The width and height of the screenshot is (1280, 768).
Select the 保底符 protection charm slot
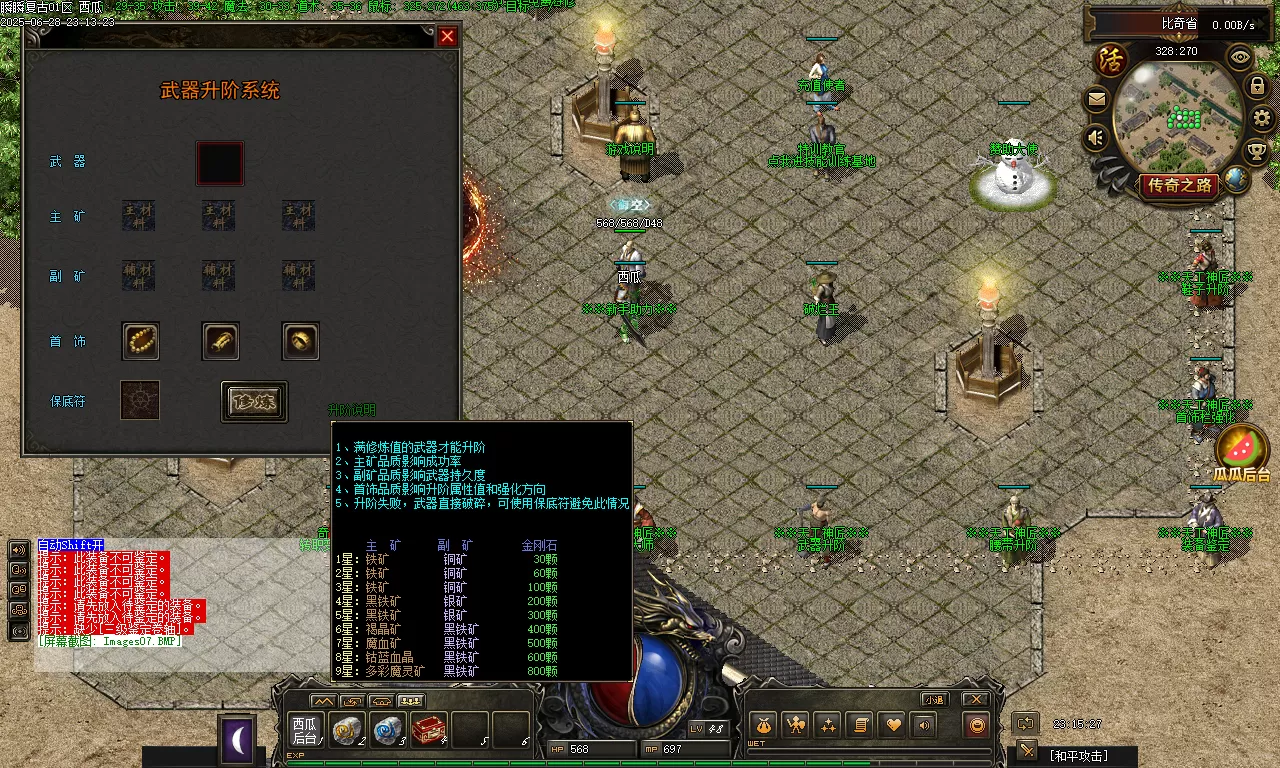pyautogui.click(x=140, y=400)
